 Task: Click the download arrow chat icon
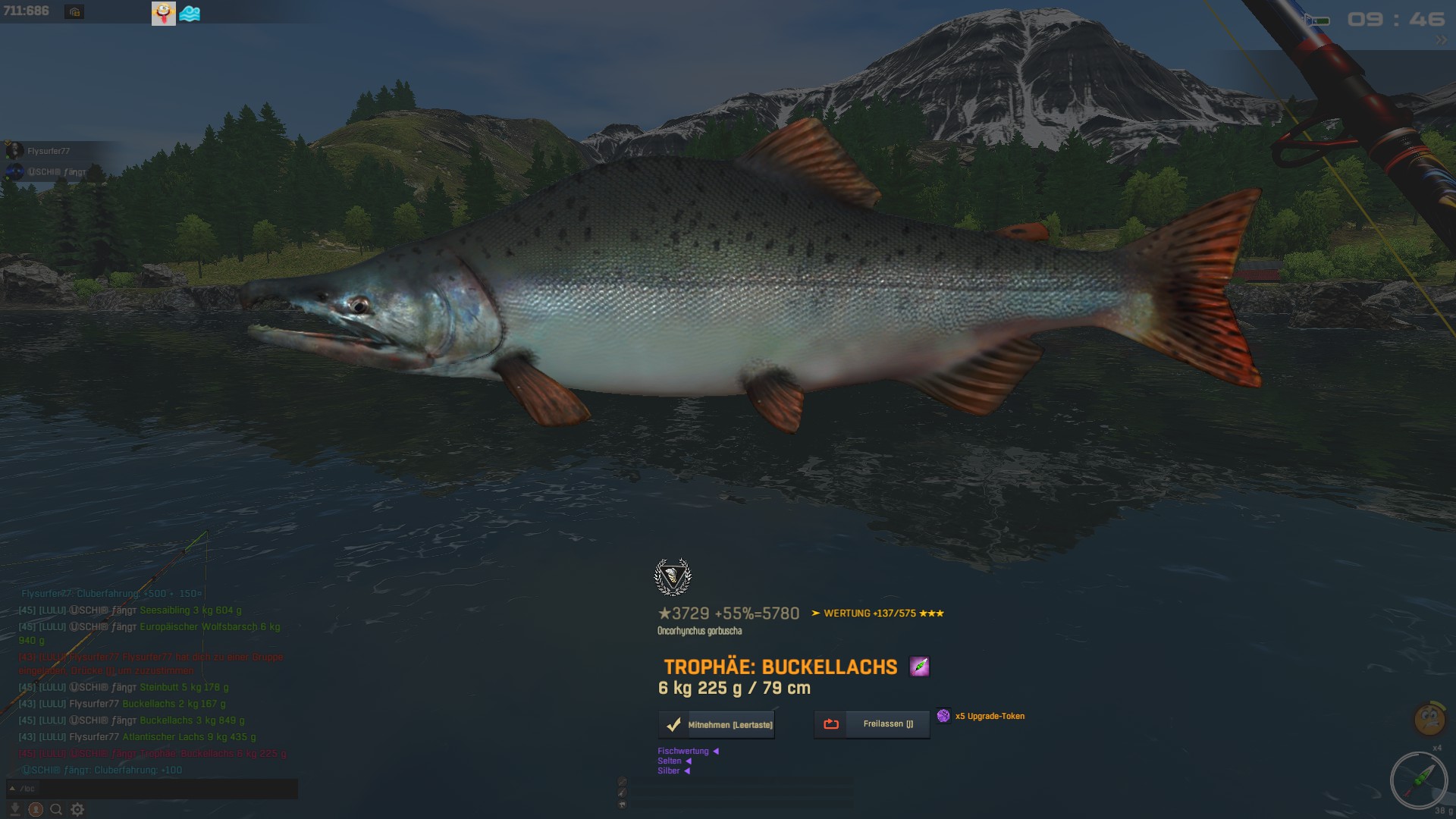[x=14, y=810]
